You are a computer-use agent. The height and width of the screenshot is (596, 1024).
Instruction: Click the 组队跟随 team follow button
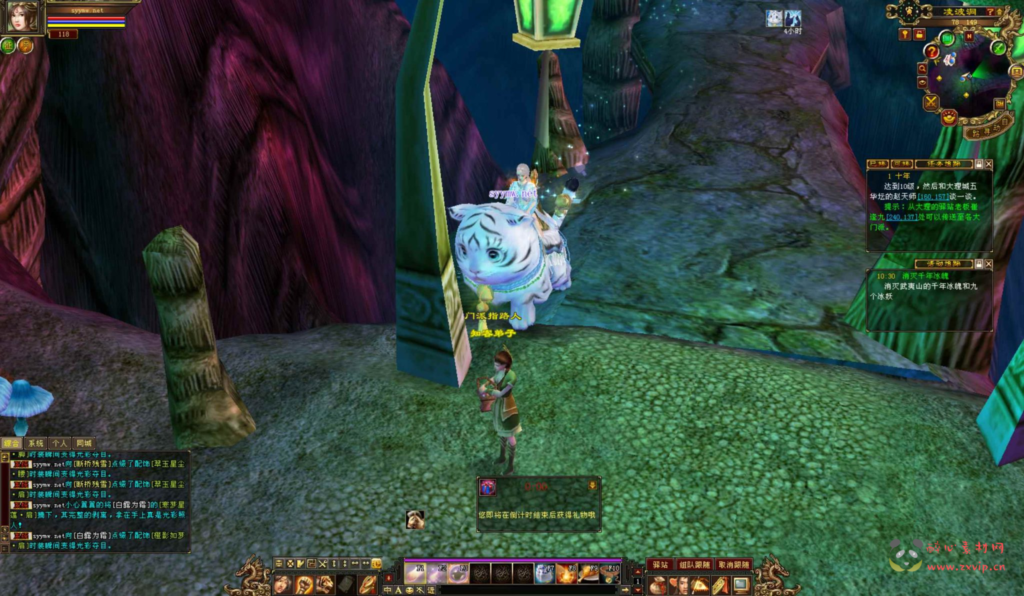693,565
